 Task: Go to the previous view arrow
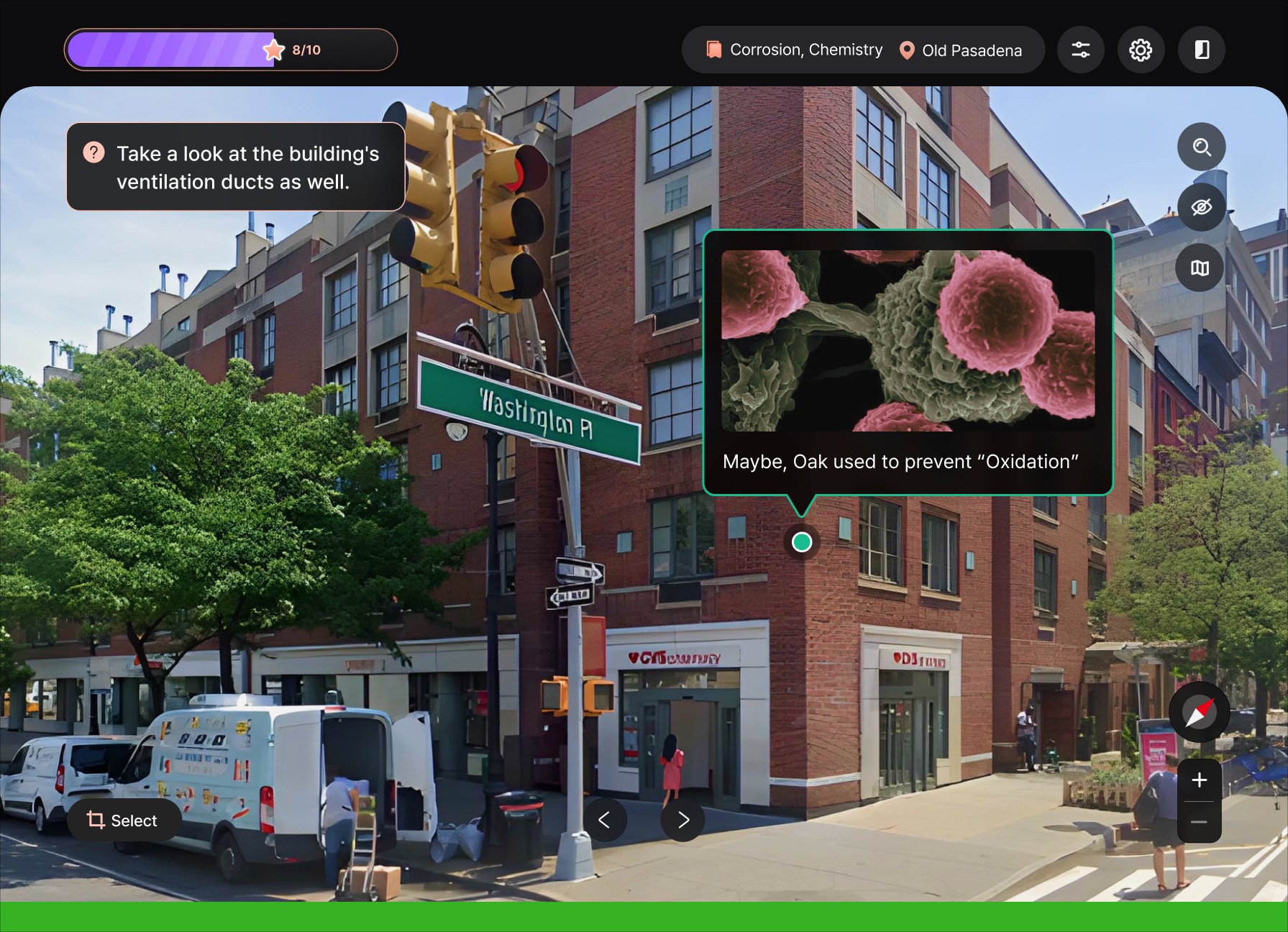point(604,820)
